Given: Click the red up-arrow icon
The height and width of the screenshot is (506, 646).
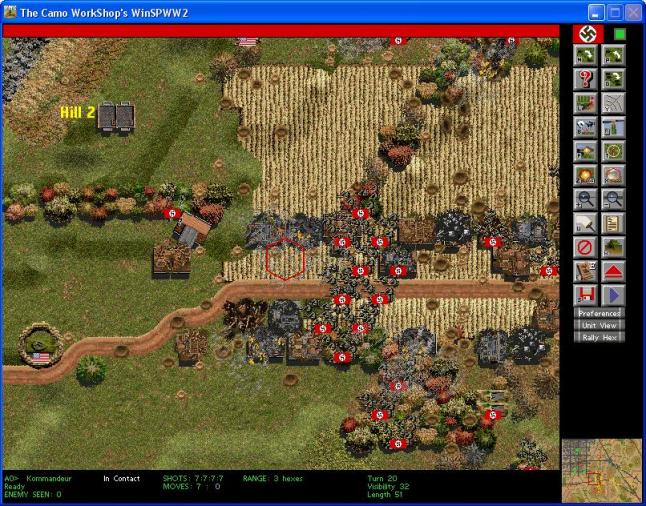Looking at the screenshot, I should 612,271.
